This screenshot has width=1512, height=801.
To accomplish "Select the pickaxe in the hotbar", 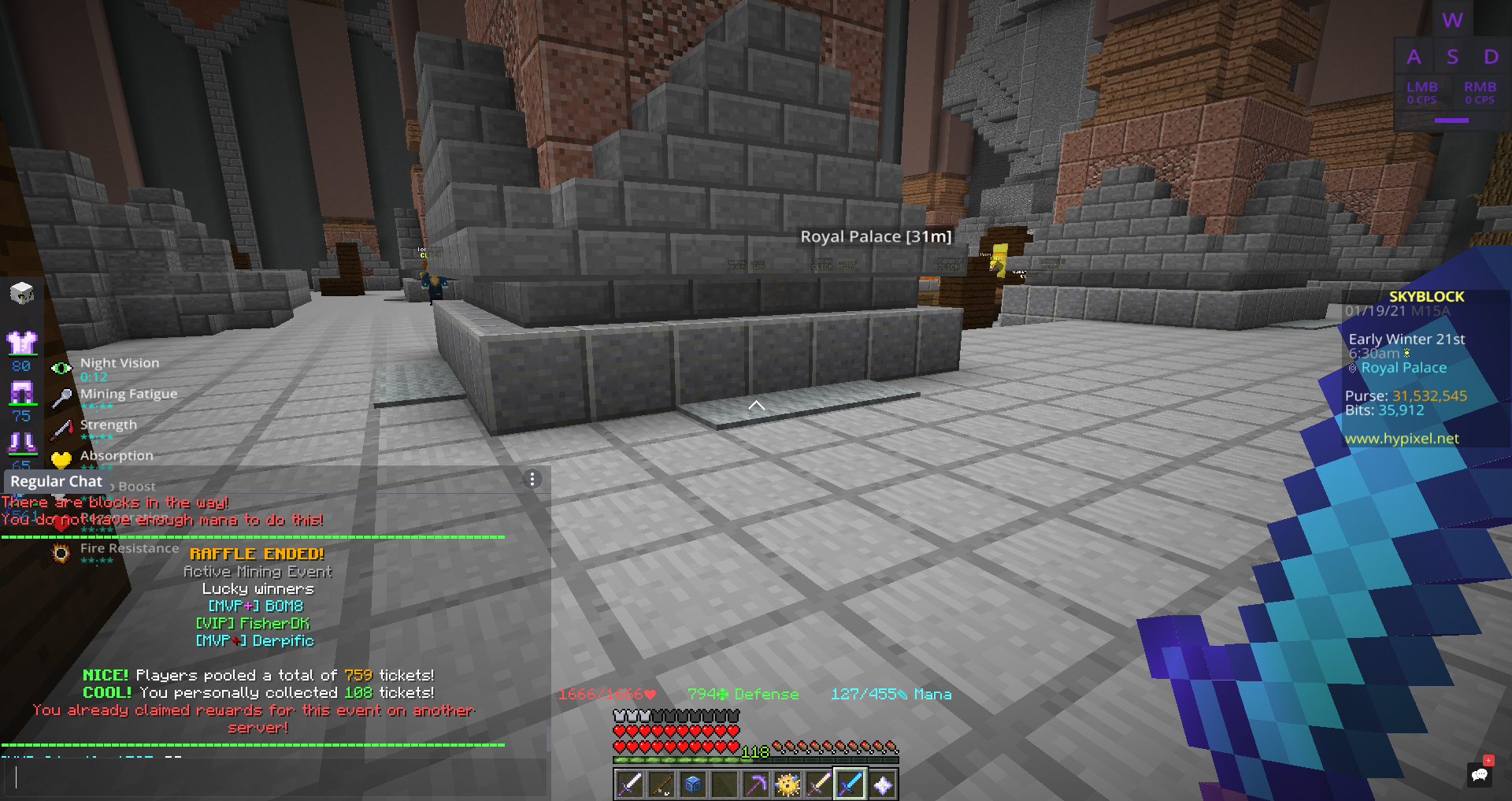I will click(x=756, y=785).
